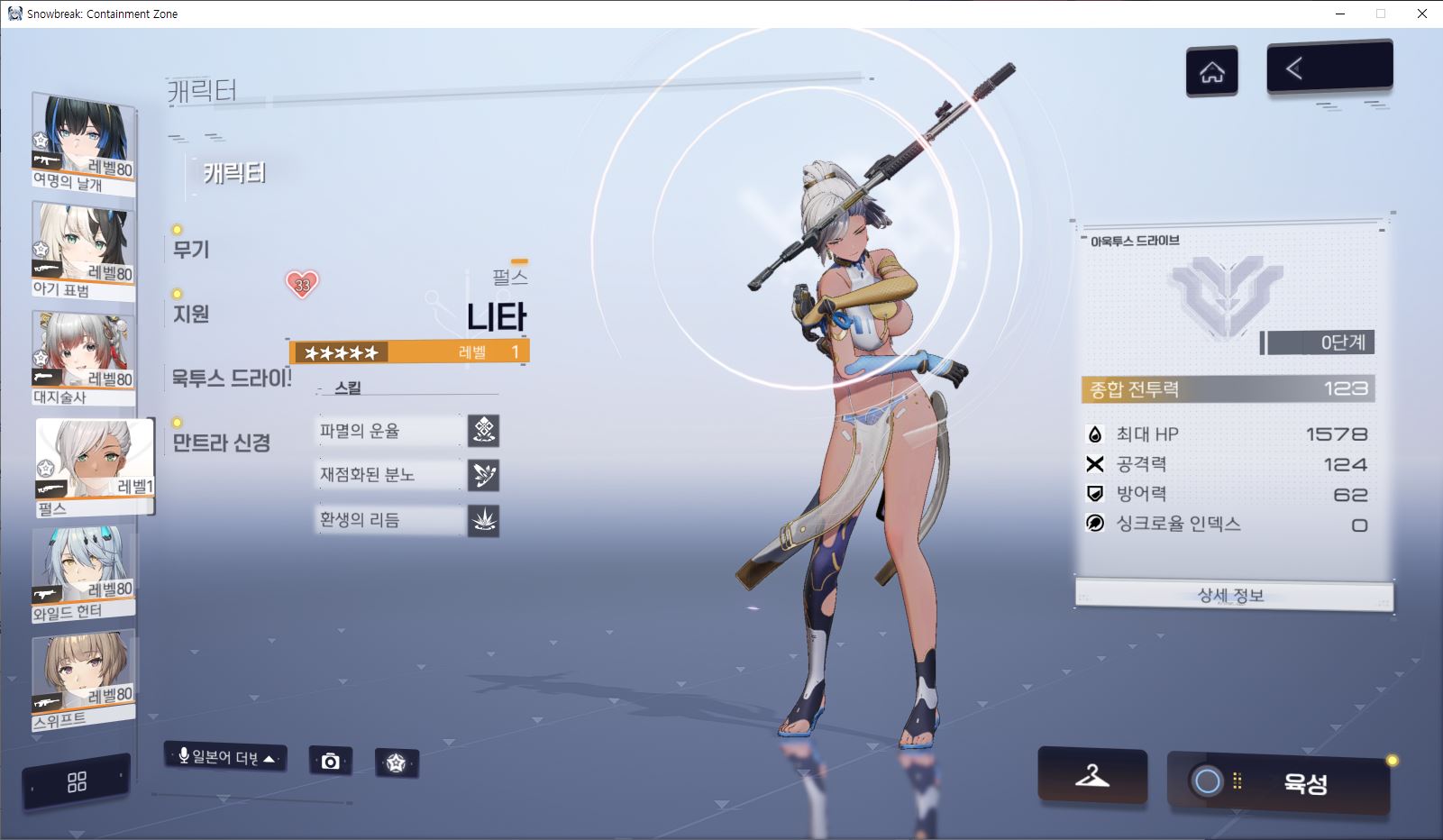Pick the 와일드 헌터 character portrait
Viewport: 1443px width, 840px height.
(84, 574)
